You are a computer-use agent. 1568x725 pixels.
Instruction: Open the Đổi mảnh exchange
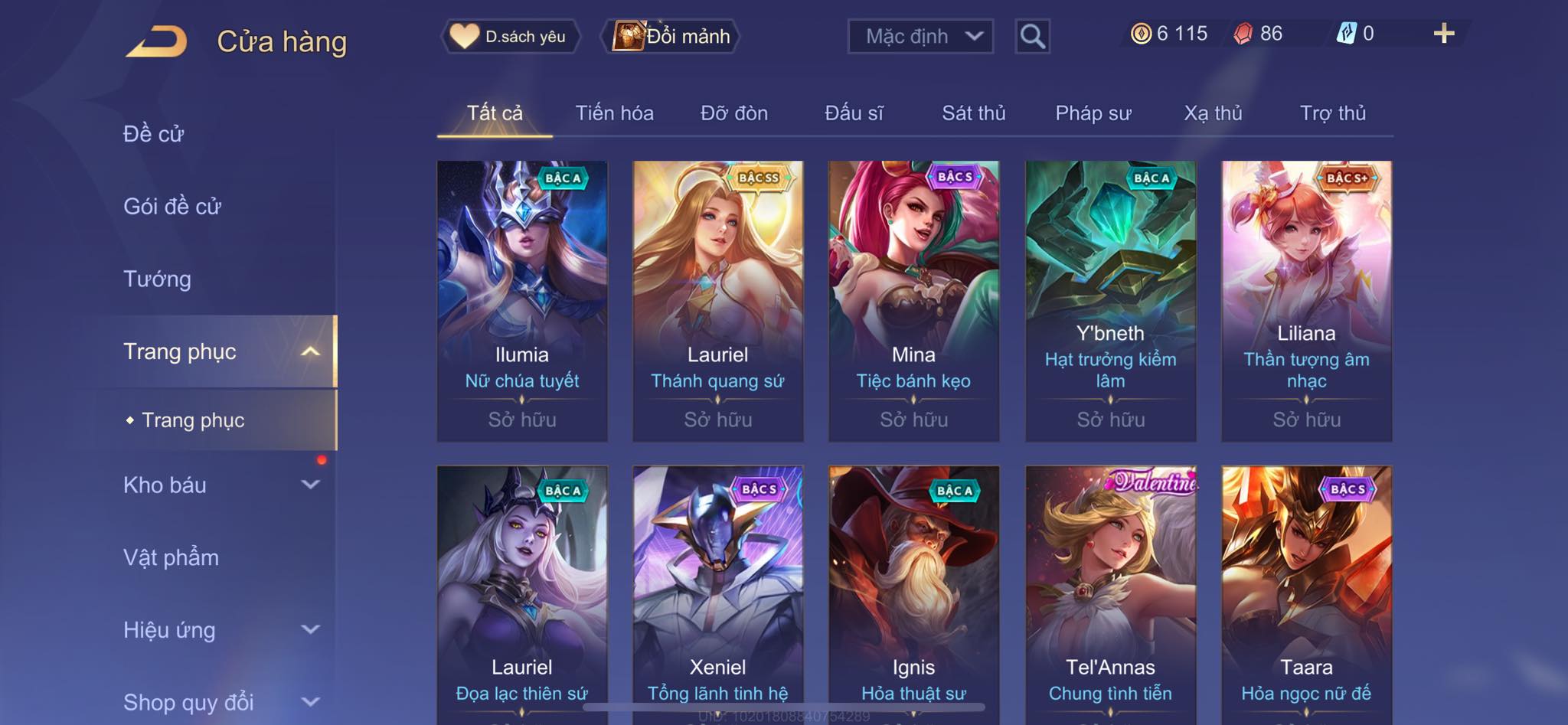tap(672, 36)
